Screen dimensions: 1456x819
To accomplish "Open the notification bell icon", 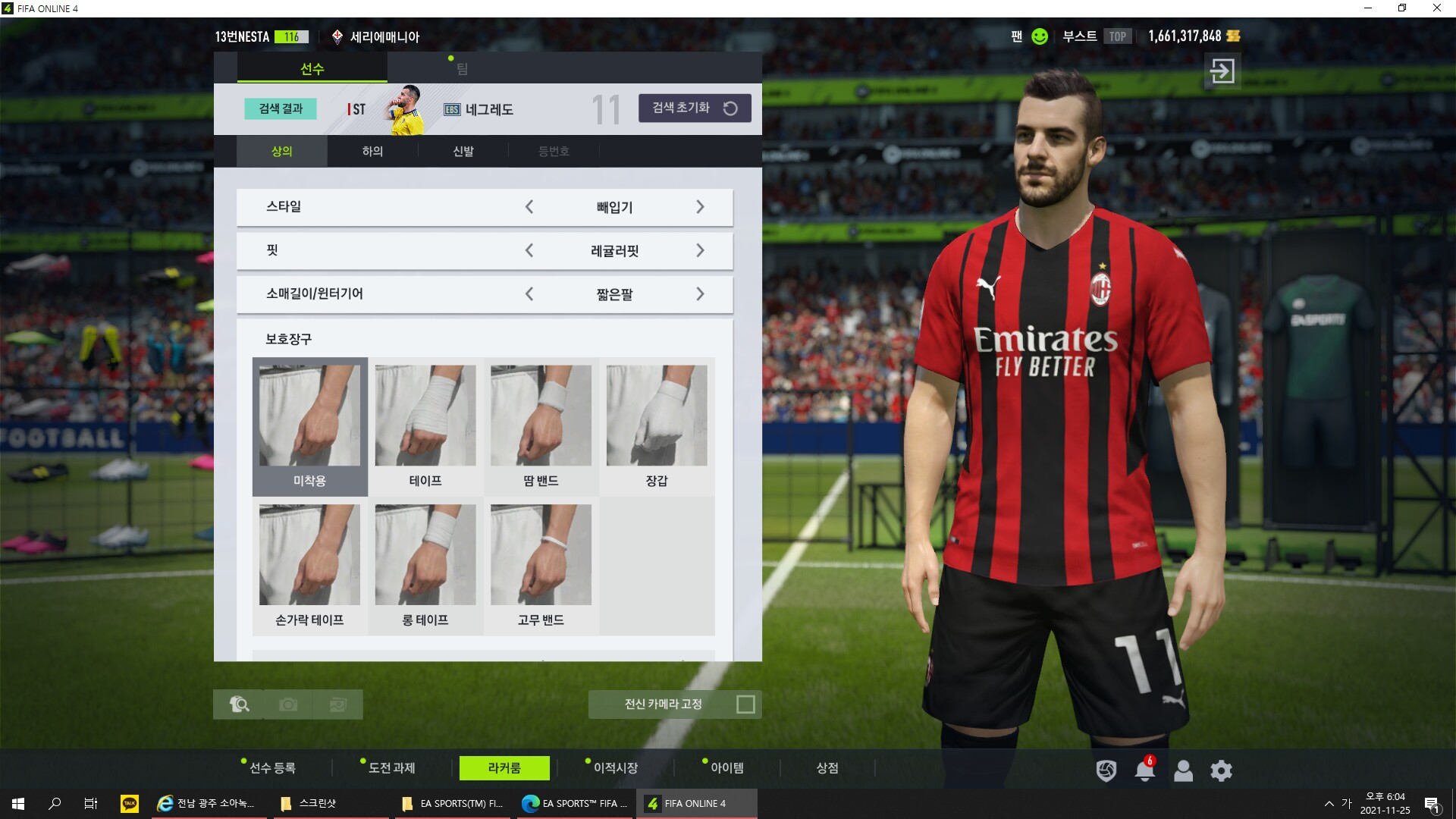I will pos(1144,771).
